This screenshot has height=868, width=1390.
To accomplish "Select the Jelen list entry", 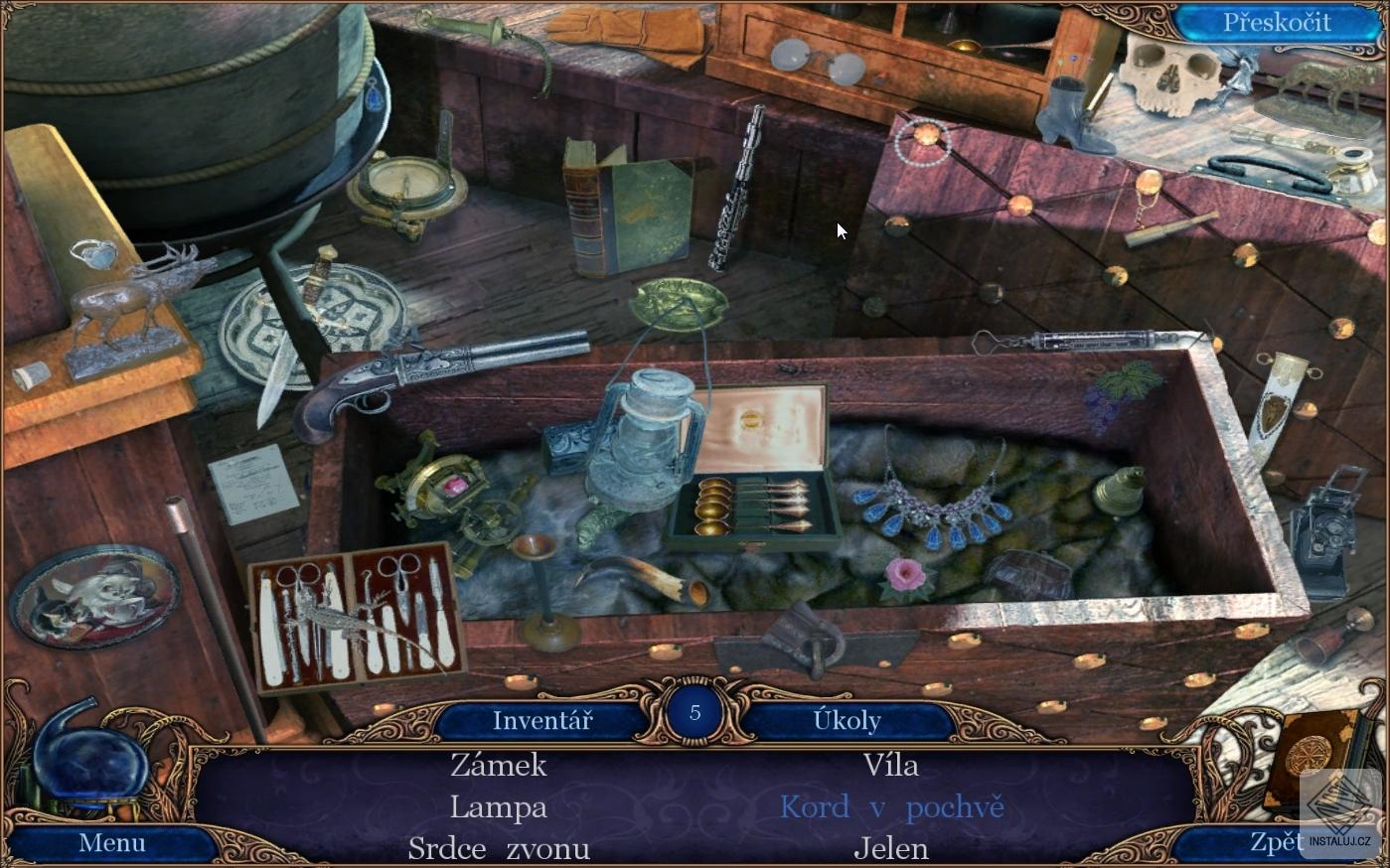I will pyautogui.click(x=891, y=848).
